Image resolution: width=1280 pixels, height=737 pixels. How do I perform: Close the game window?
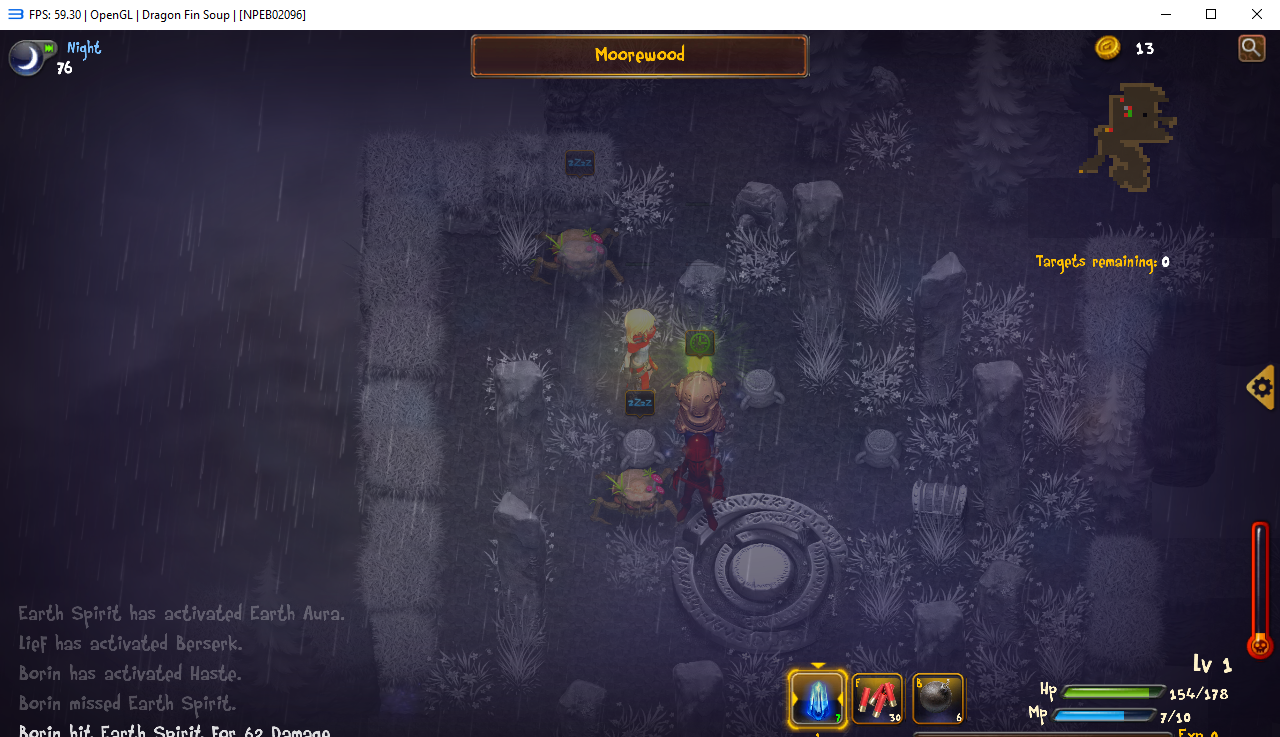(1256, 14)
